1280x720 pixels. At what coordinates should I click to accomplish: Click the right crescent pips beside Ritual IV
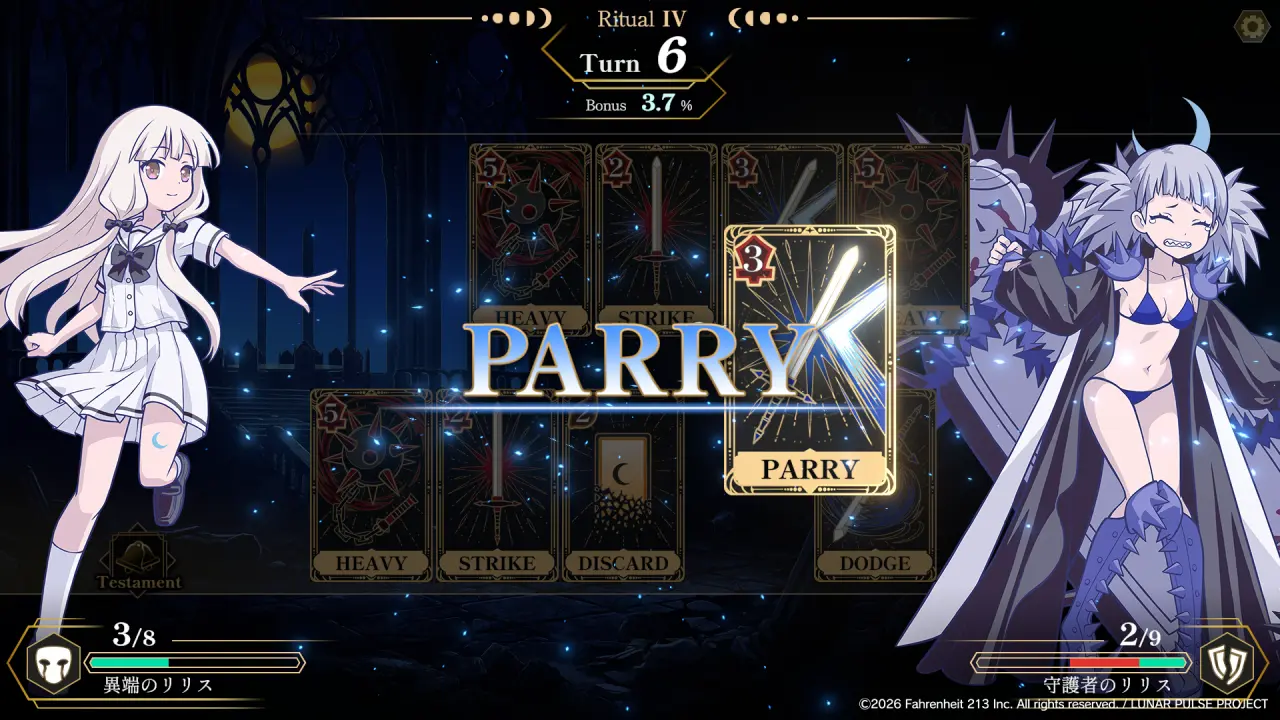coord(763,17)
